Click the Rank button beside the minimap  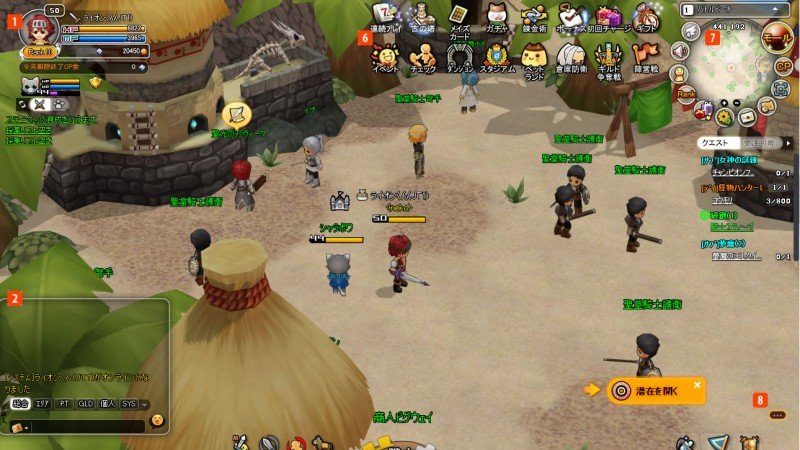coord(686,93)
